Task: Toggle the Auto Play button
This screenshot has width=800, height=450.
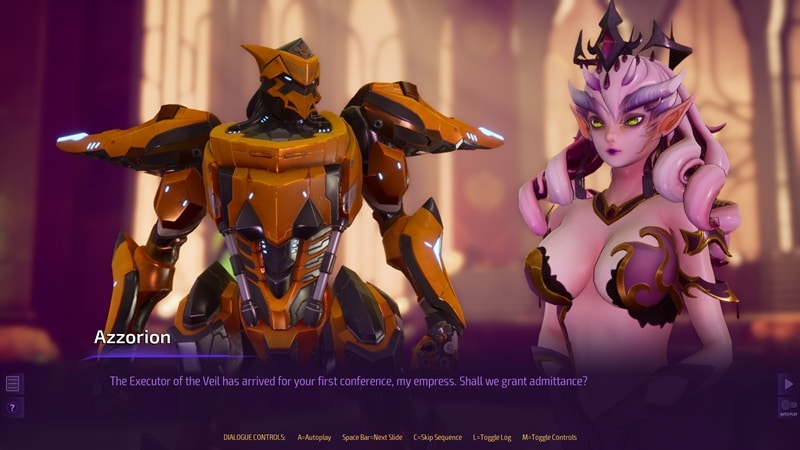Action: pos(787,407)
